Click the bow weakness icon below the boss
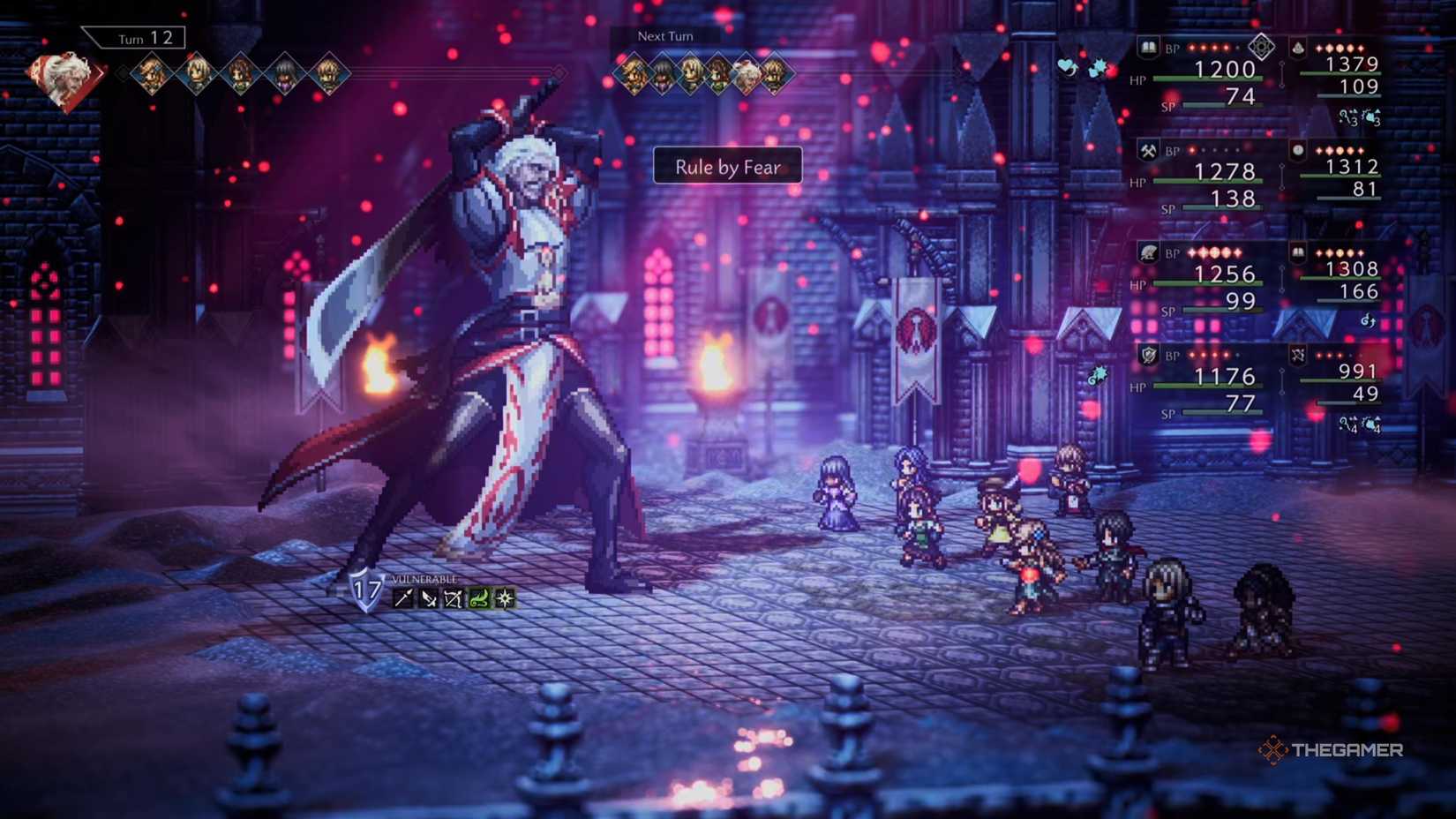This screenshot has width=1456, height=819. [x=454, y=598]
